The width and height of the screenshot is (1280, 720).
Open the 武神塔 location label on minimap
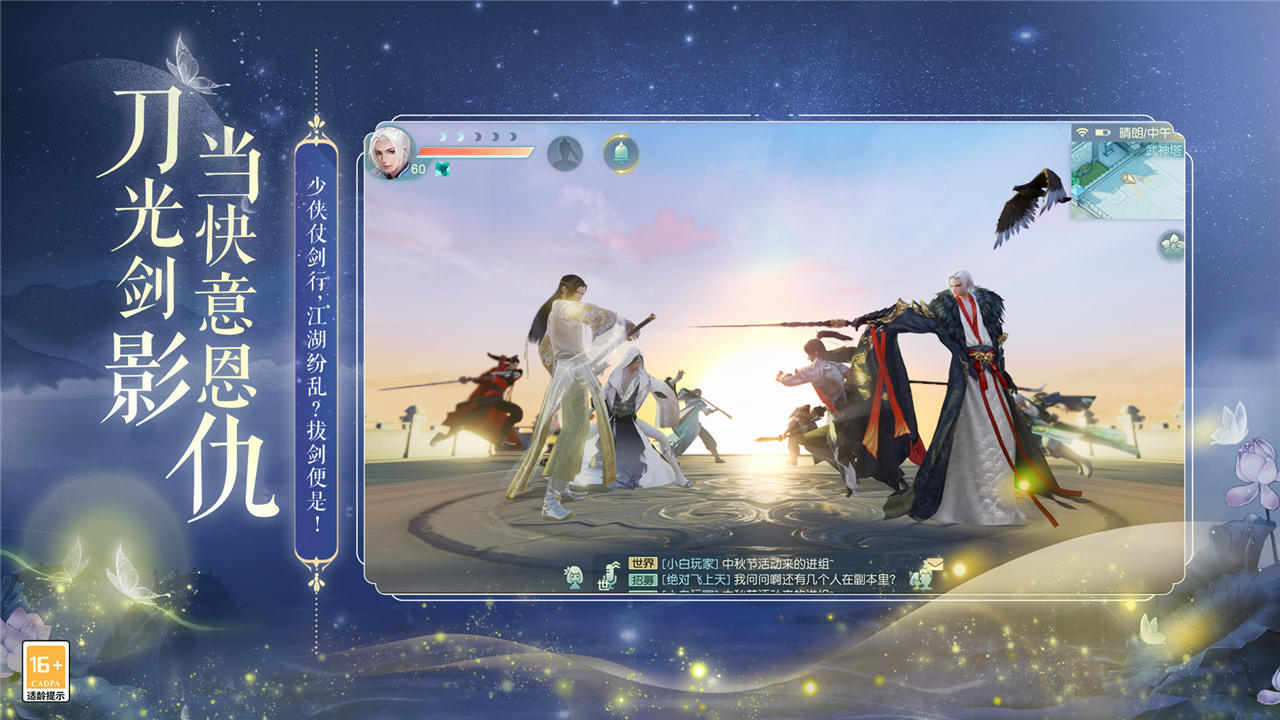click(1164, 149)
